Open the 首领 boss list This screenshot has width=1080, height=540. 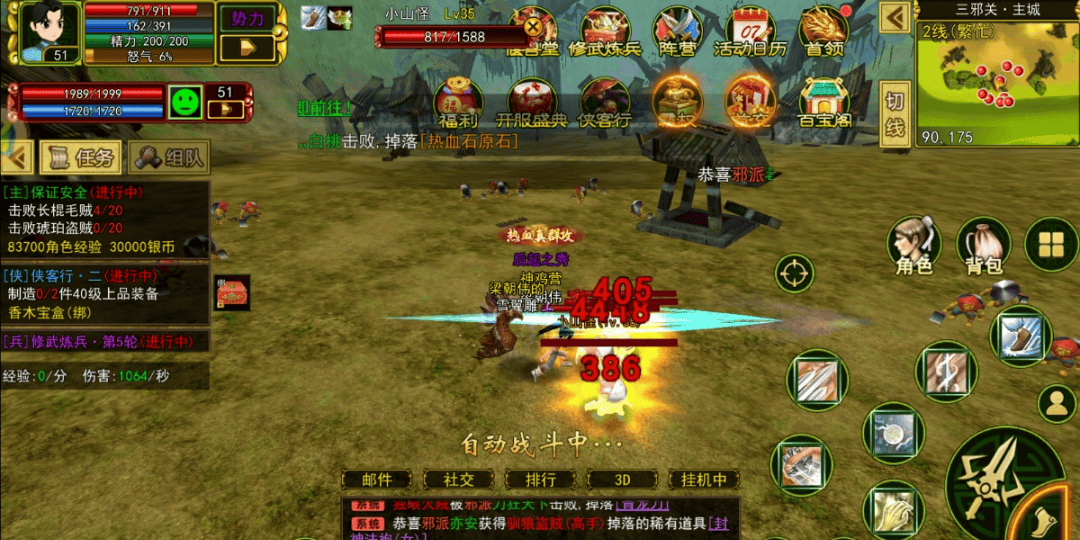[x=824, y=33]
